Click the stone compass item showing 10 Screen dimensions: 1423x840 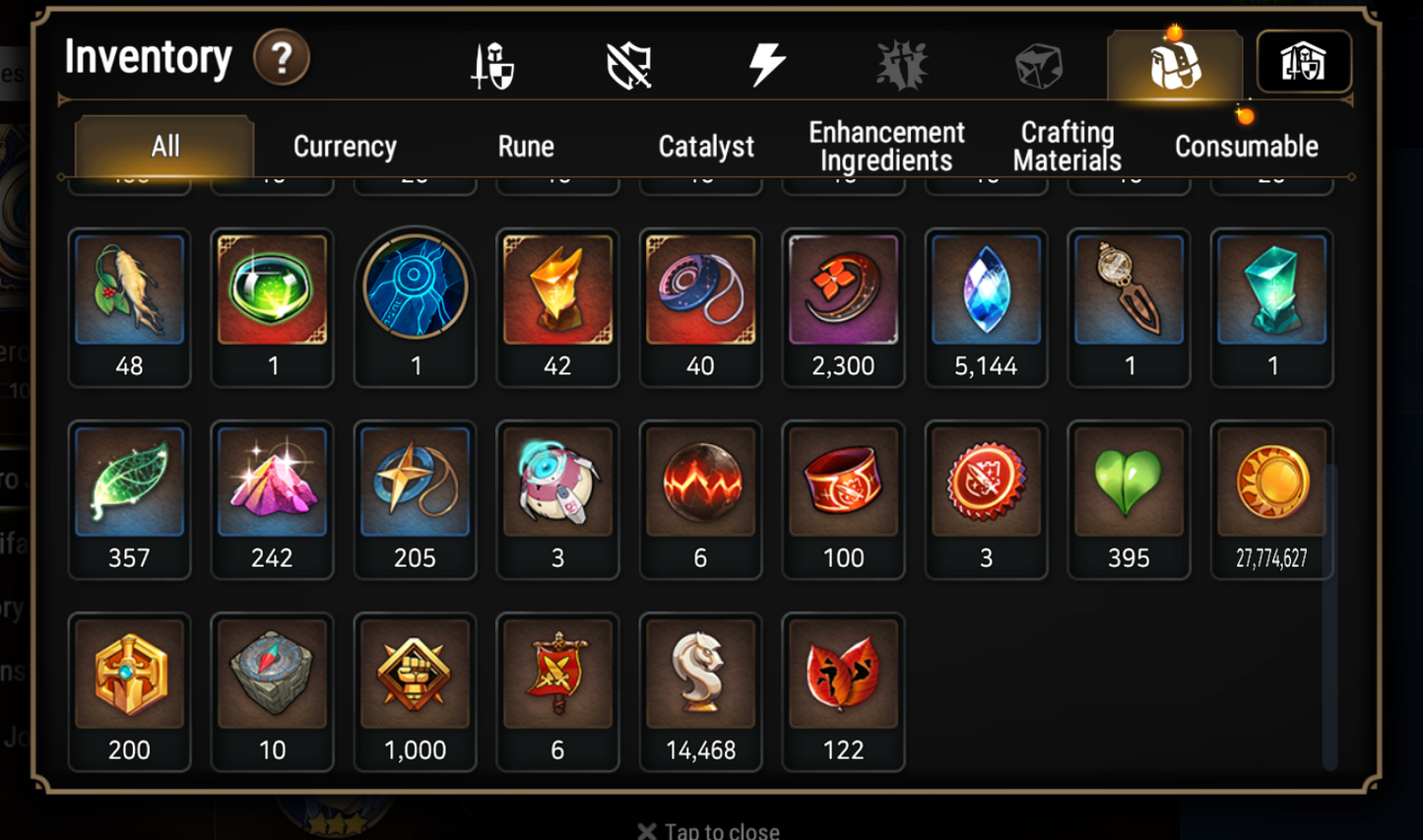click(272, 676)
